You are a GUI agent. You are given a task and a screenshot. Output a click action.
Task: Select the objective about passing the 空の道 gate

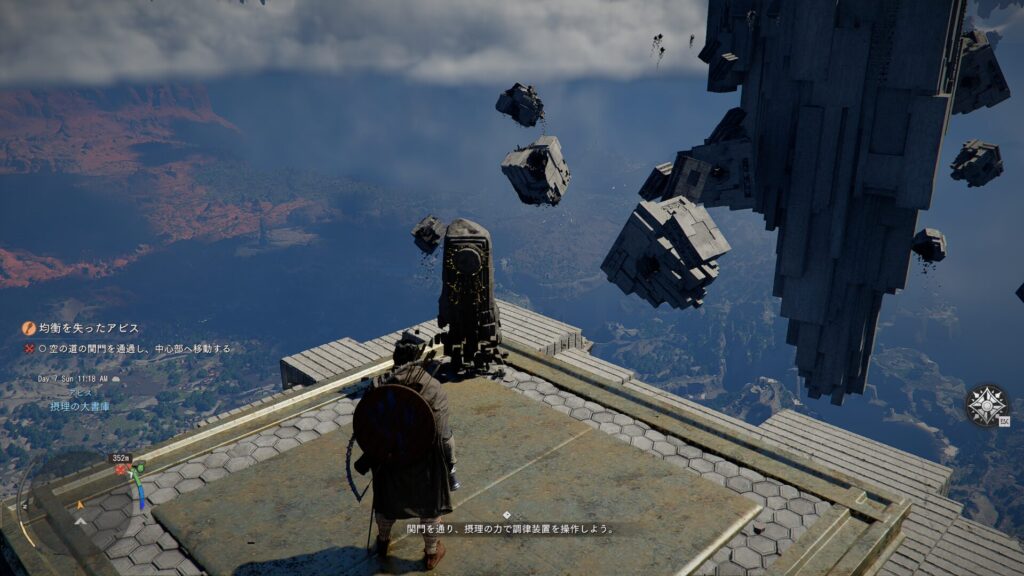point(135,349)
